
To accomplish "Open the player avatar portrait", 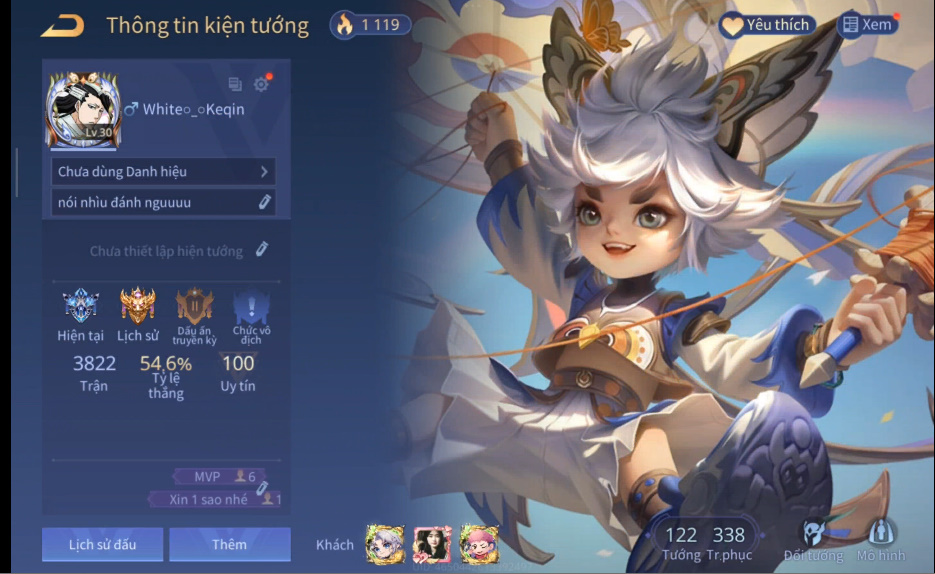I will 84,108.
